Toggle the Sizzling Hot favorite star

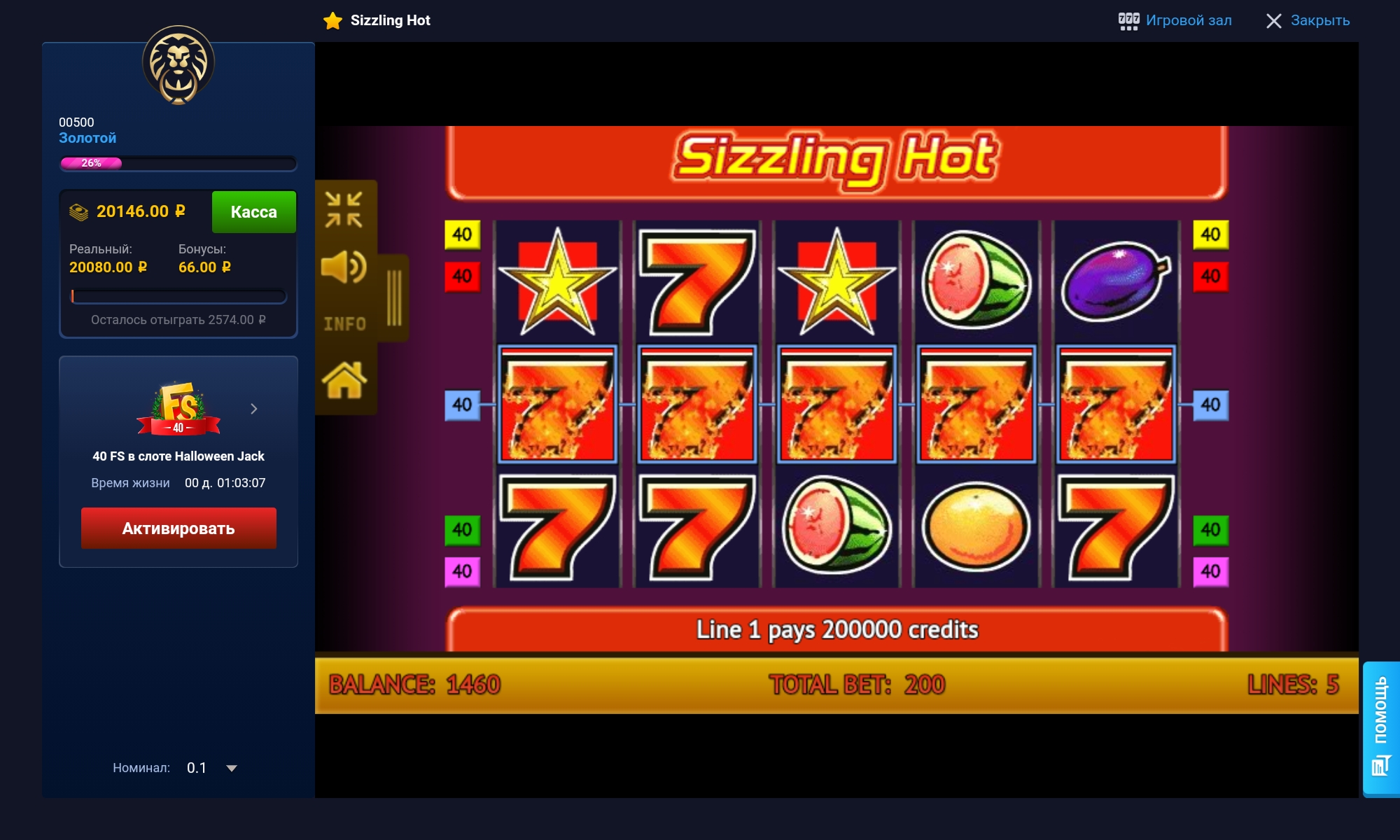coord(332,21)
